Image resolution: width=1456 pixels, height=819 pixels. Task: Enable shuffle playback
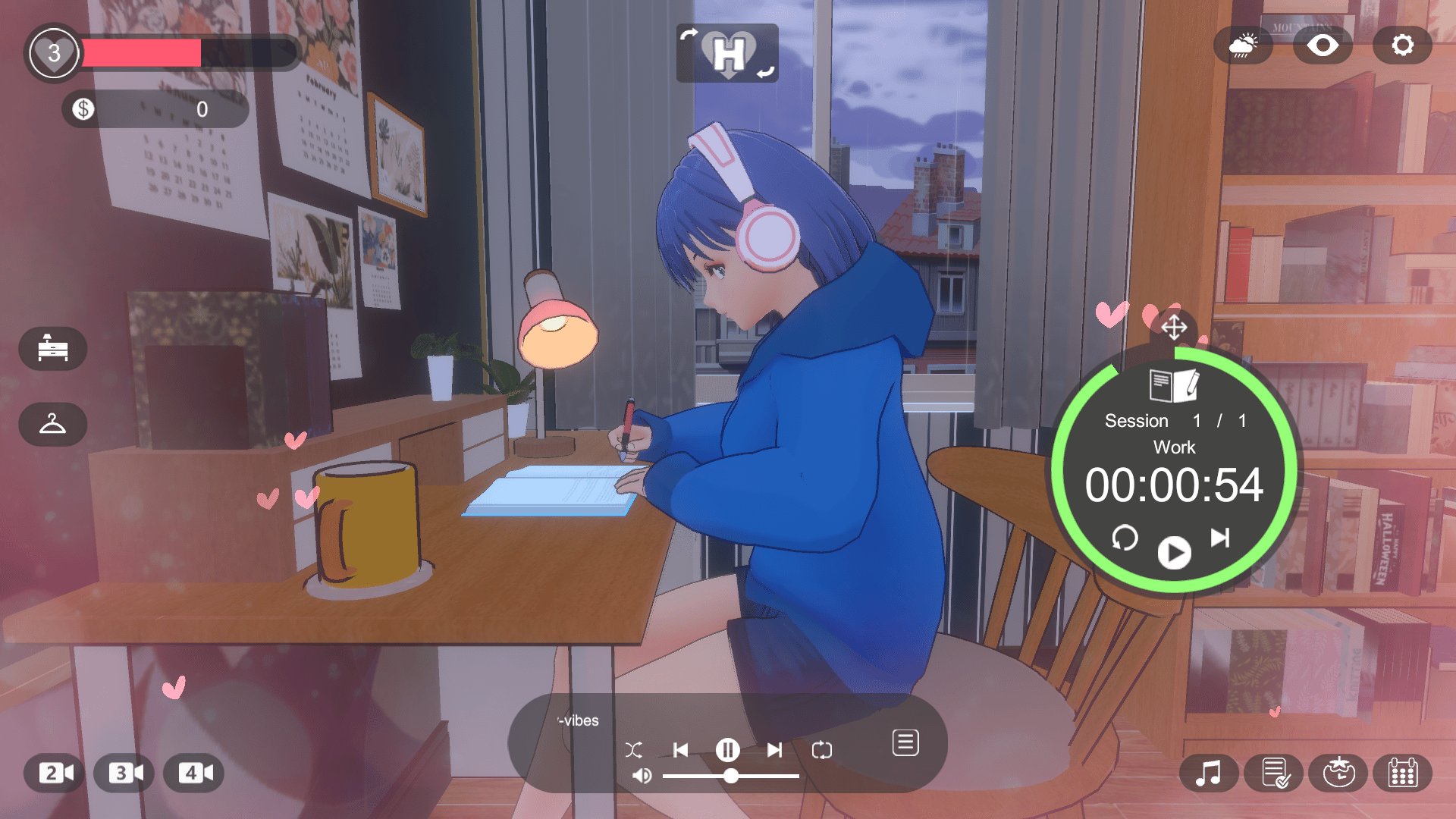634,750
